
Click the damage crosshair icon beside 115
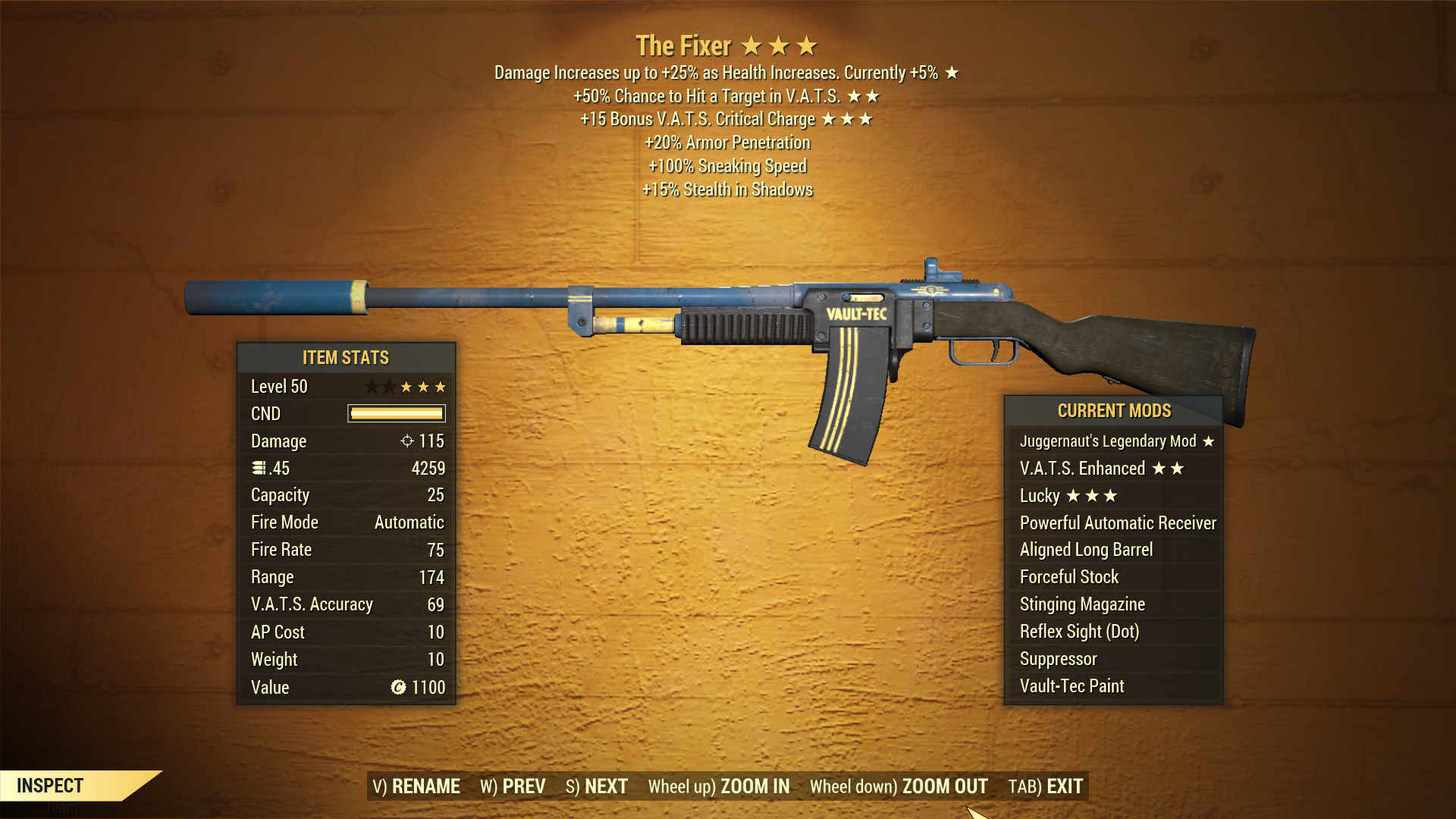[x=408, y=441]
